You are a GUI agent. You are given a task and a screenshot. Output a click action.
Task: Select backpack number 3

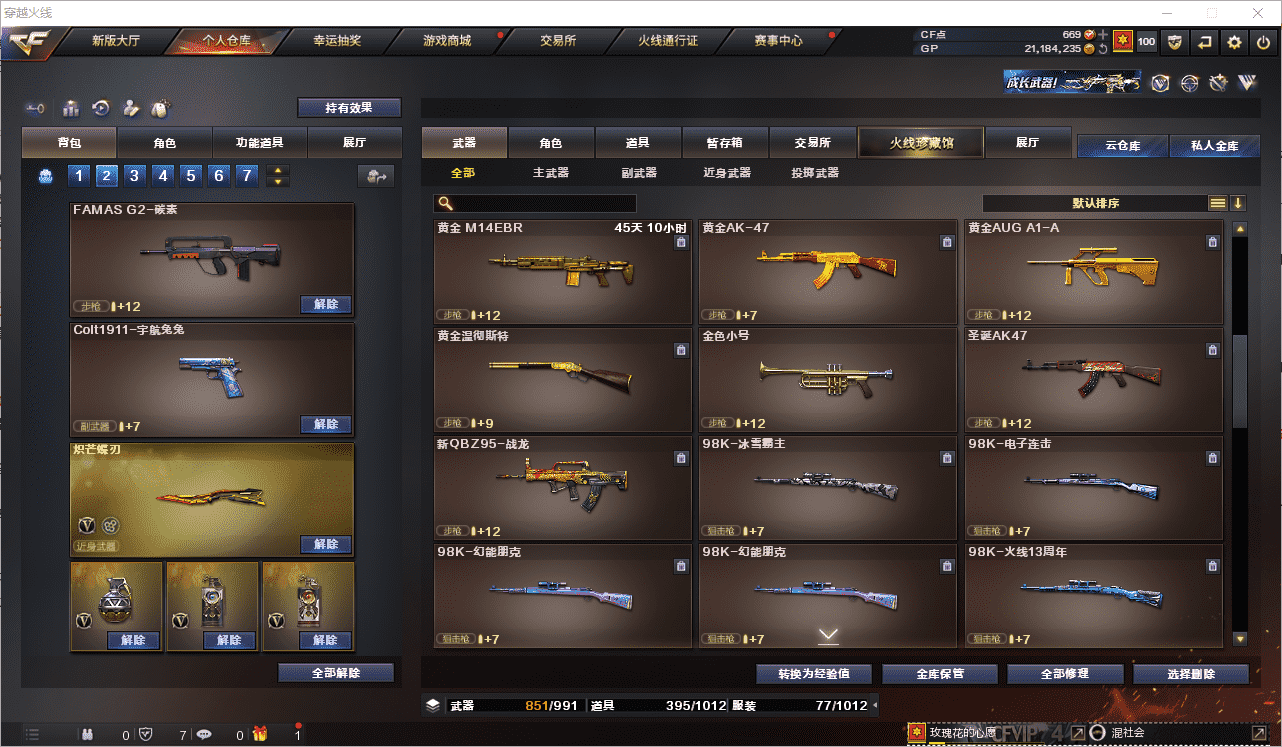134,176
